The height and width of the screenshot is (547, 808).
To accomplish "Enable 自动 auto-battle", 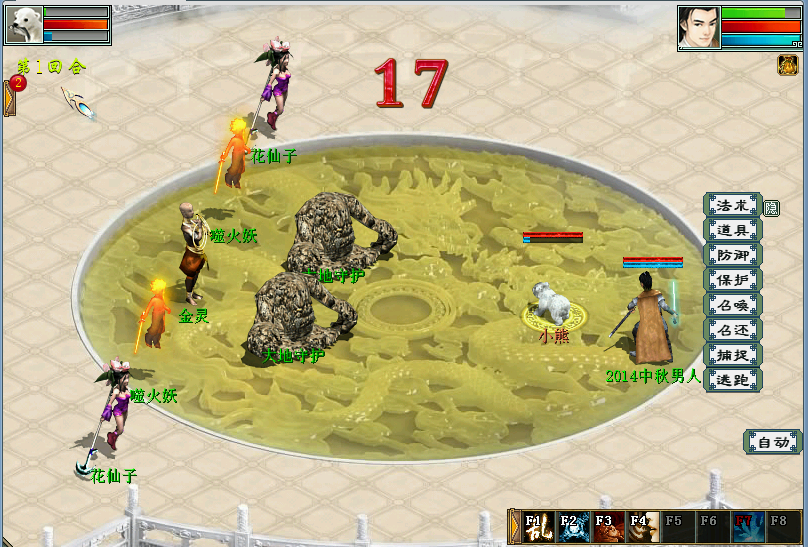I will (773, 442).
